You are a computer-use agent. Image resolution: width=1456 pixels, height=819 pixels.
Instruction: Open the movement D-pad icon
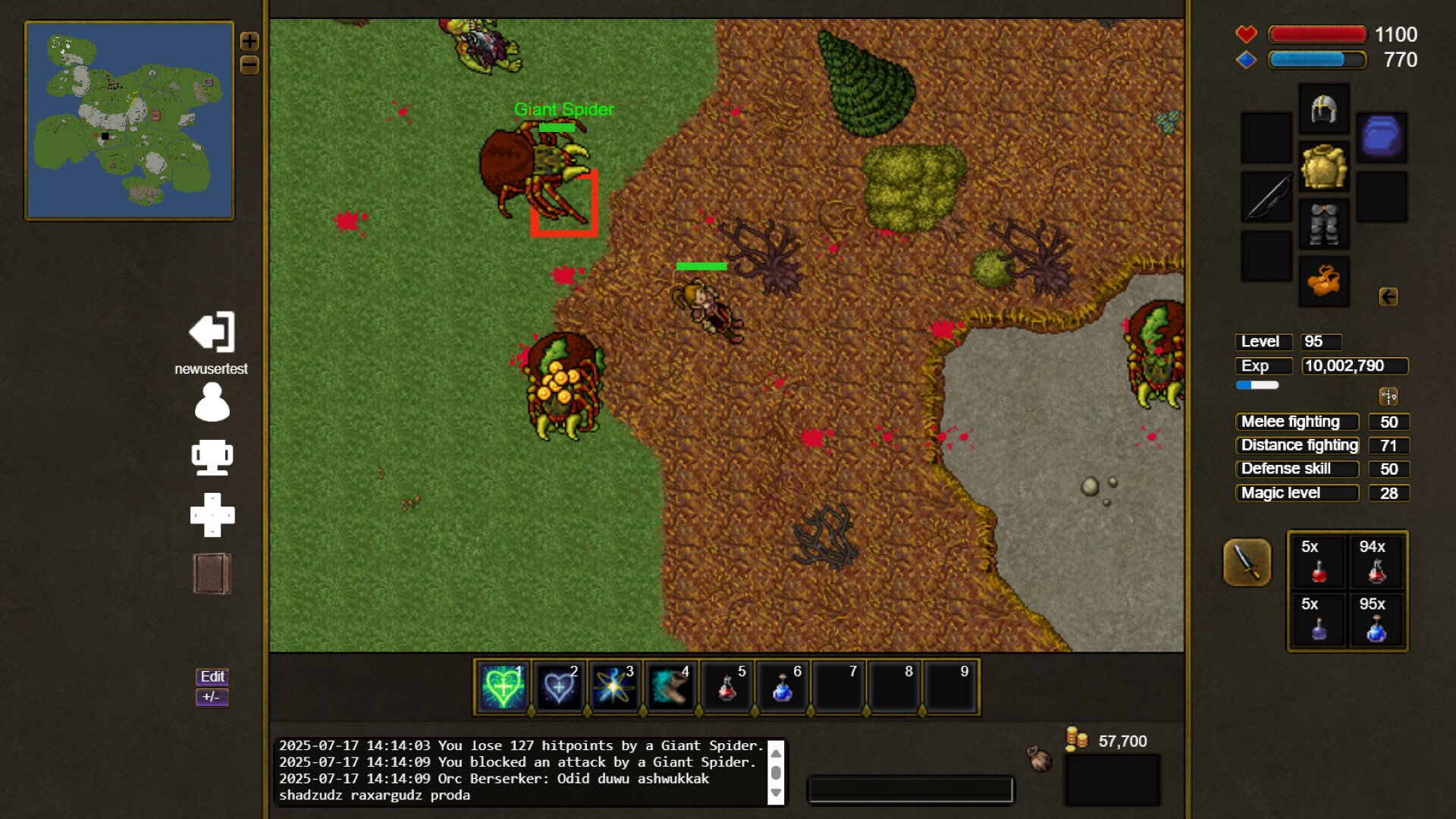212,515
